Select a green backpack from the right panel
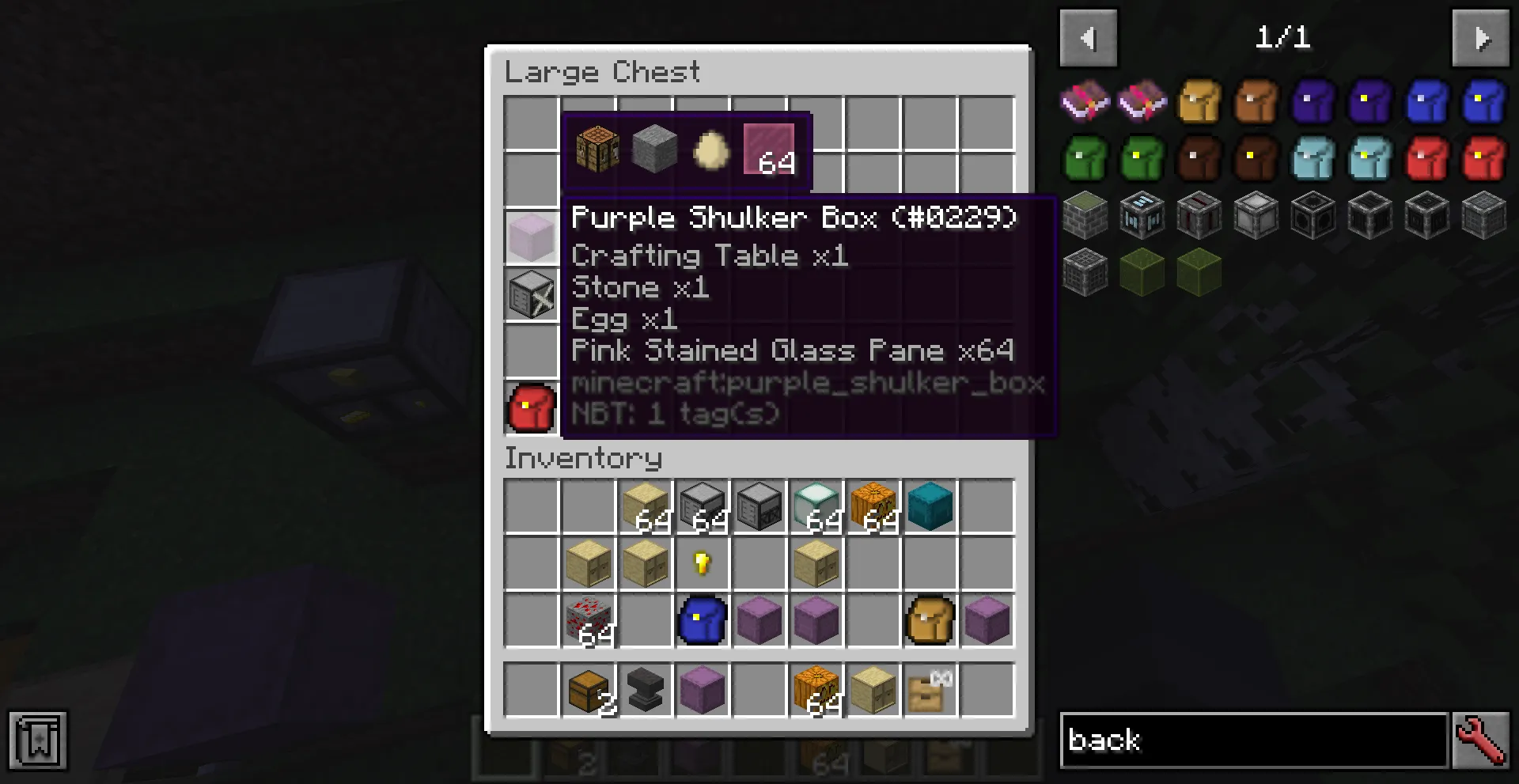 point(1085,158)
